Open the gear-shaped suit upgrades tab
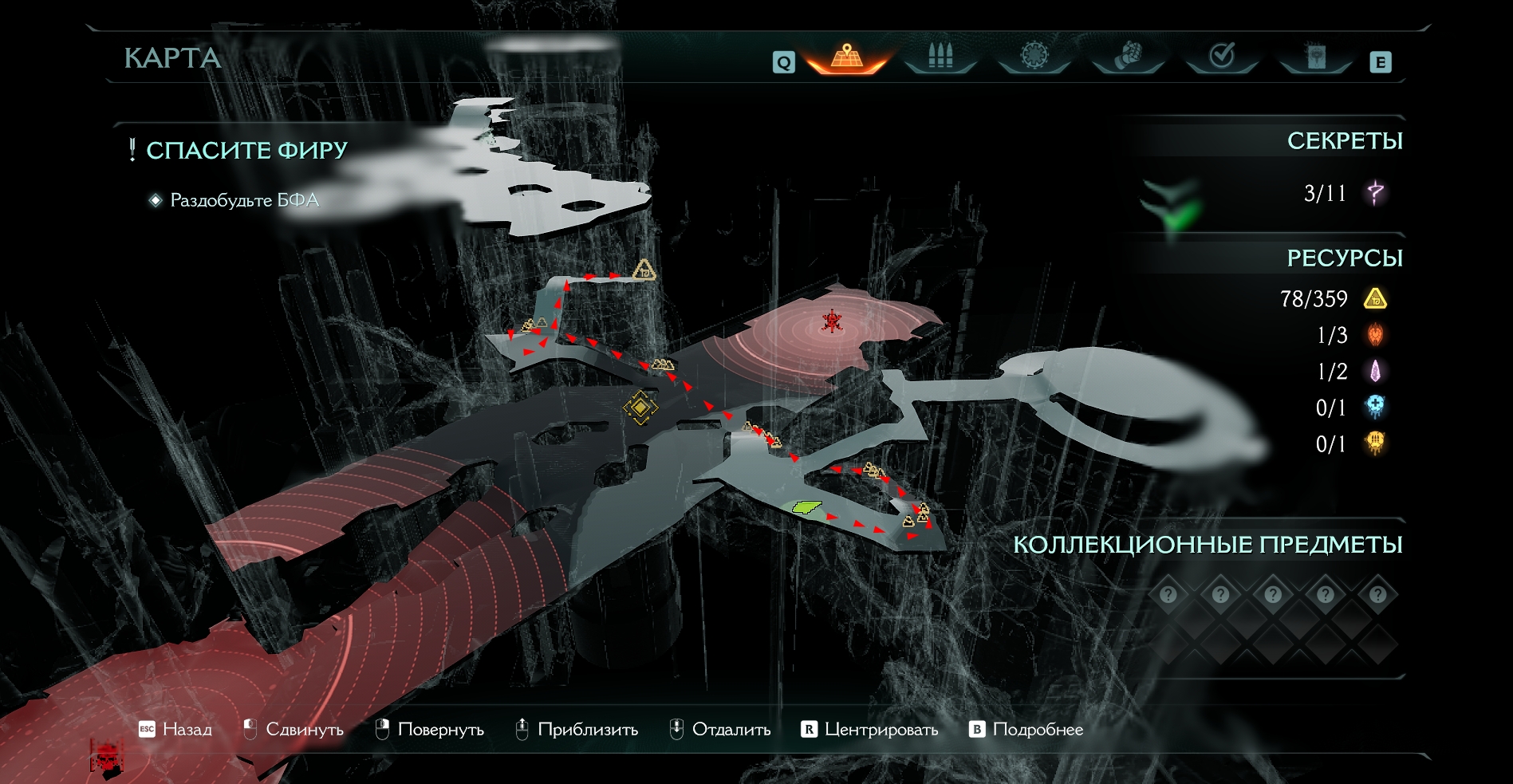The width and height of the screenshot is (1513, 784). point(1034,56)
